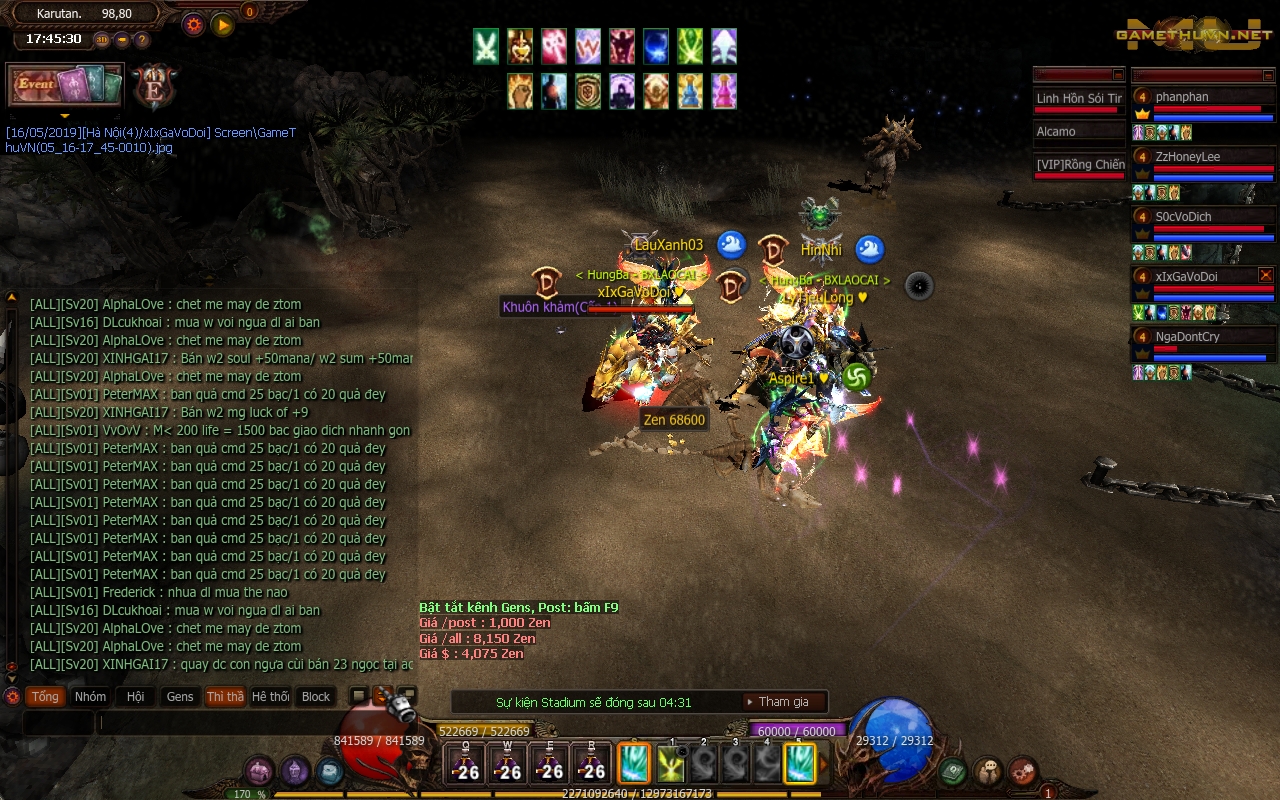Open the inventory chest icon
This screenshot has width=1280, height=800.
click(x=258, y=770)
